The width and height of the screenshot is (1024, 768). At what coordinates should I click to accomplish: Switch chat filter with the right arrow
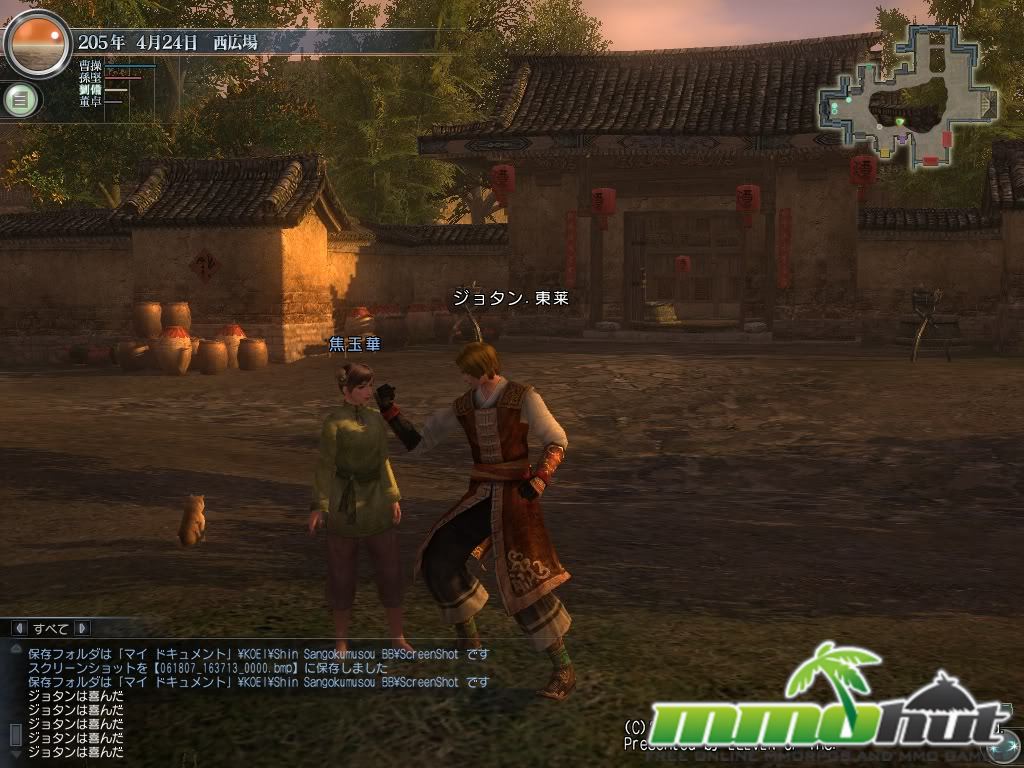click(82, 628)
